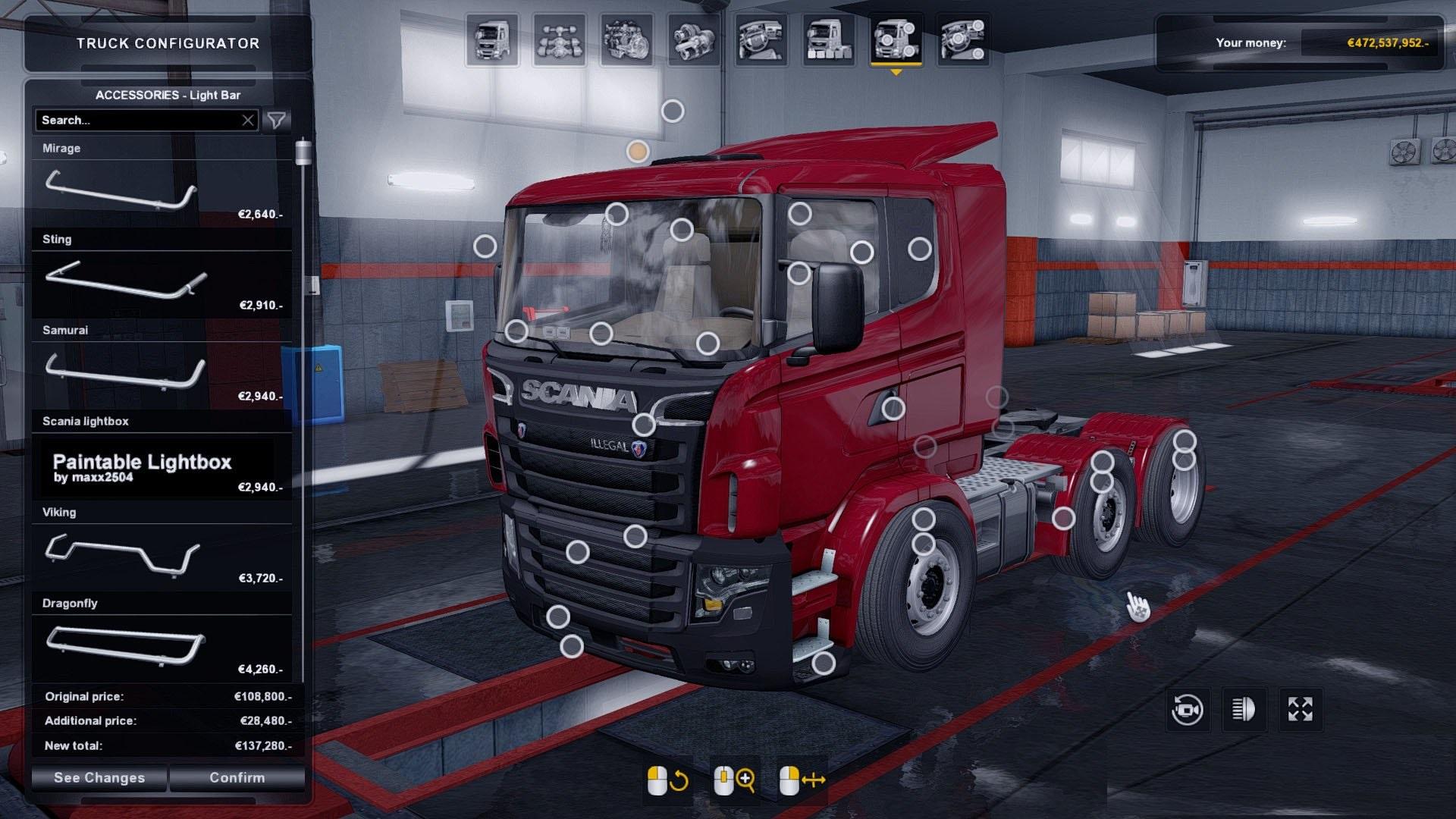Clear the search box with the X

pos(248,121)
